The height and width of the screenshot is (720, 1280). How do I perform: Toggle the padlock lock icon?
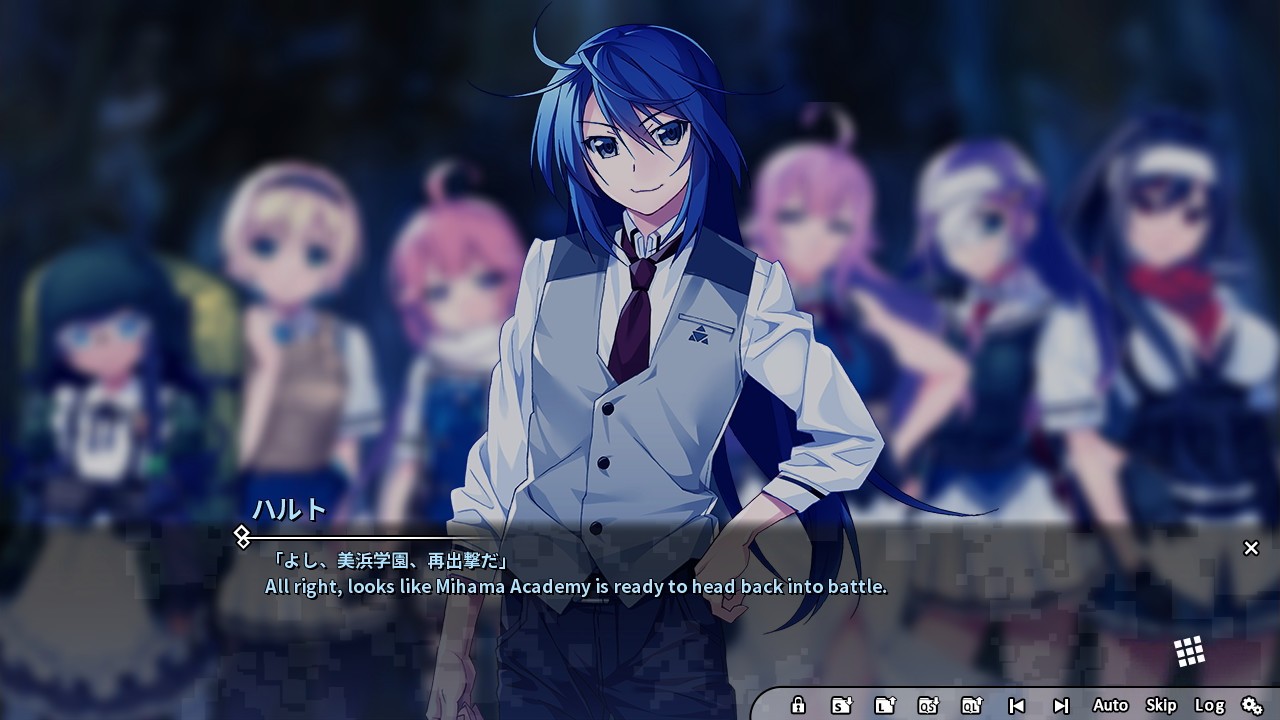(799, 705)
